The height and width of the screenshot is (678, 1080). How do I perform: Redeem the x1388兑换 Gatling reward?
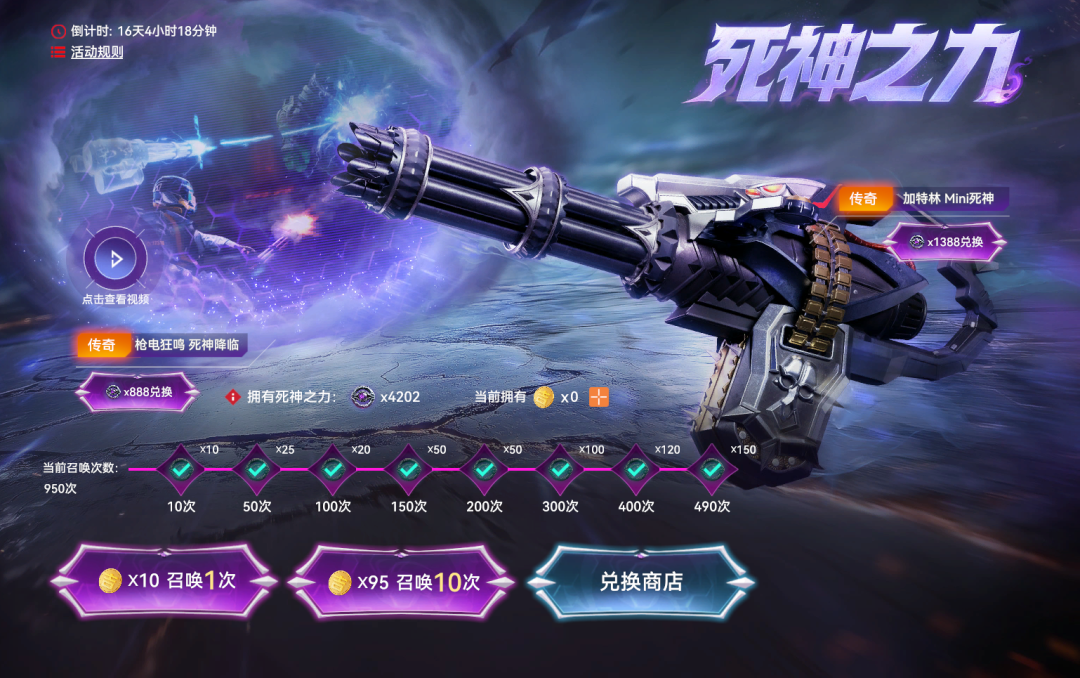click(946, 241)
